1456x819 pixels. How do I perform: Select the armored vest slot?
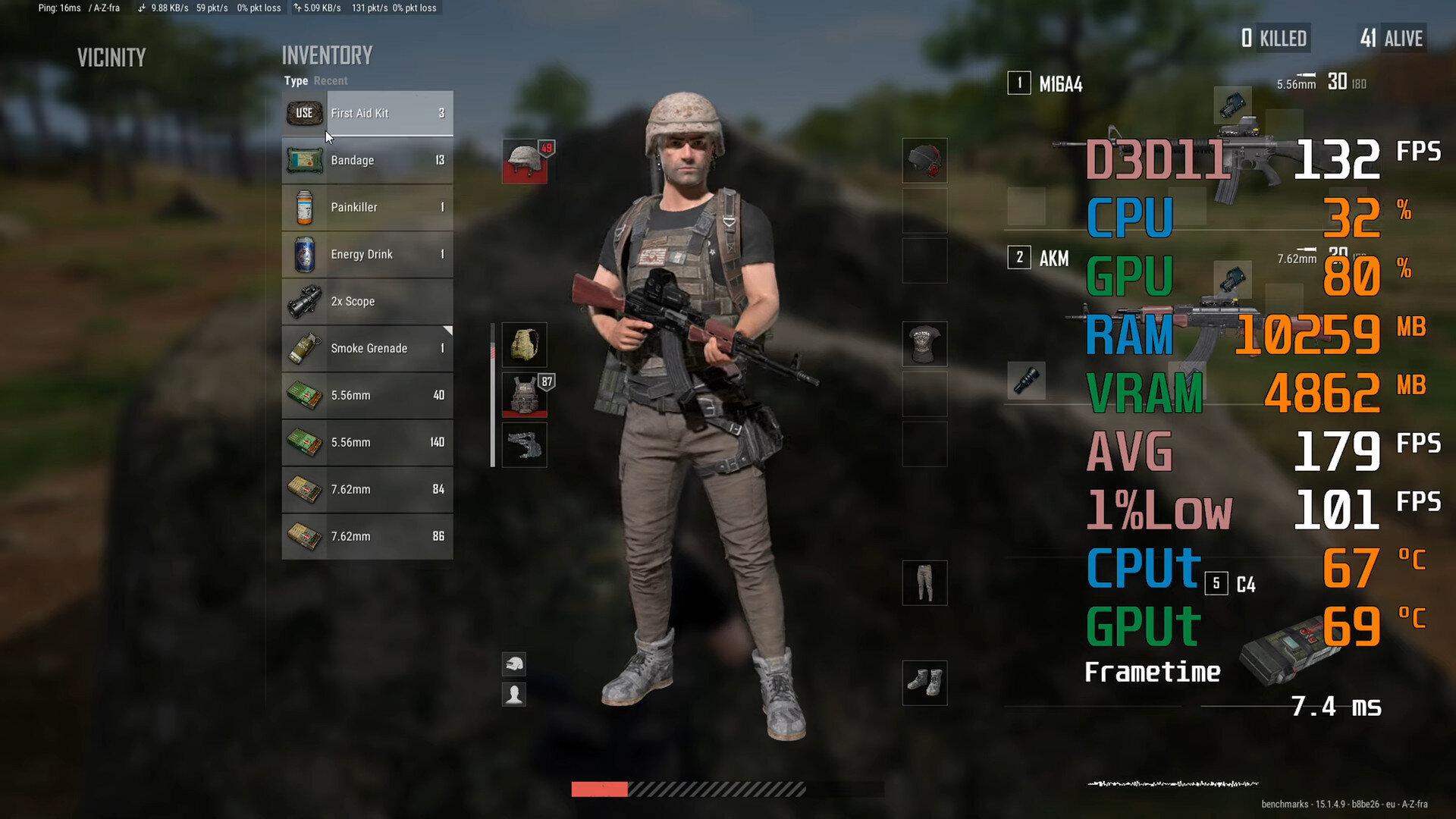pyautogui.click(x=524, y=394)
